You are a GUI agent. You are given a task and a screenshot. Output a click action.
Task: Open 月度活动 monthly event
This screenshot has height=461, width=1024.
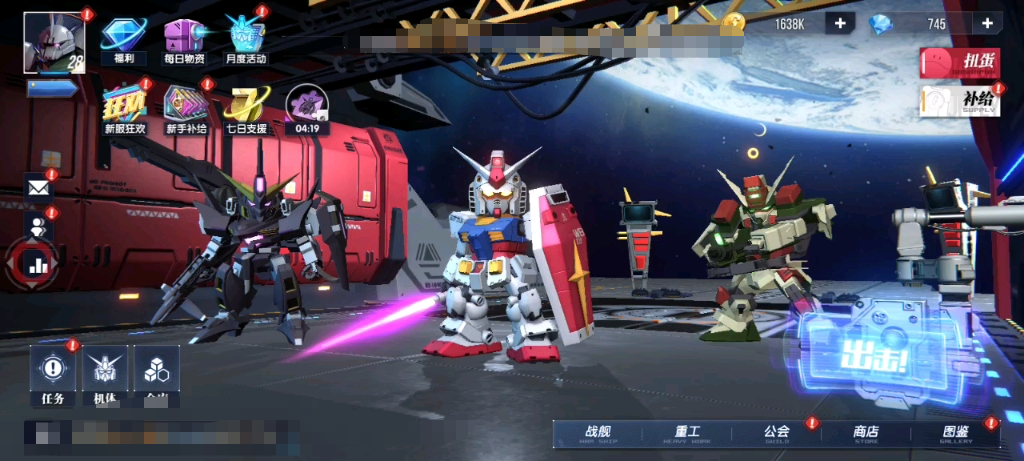(x=244, y=40)
